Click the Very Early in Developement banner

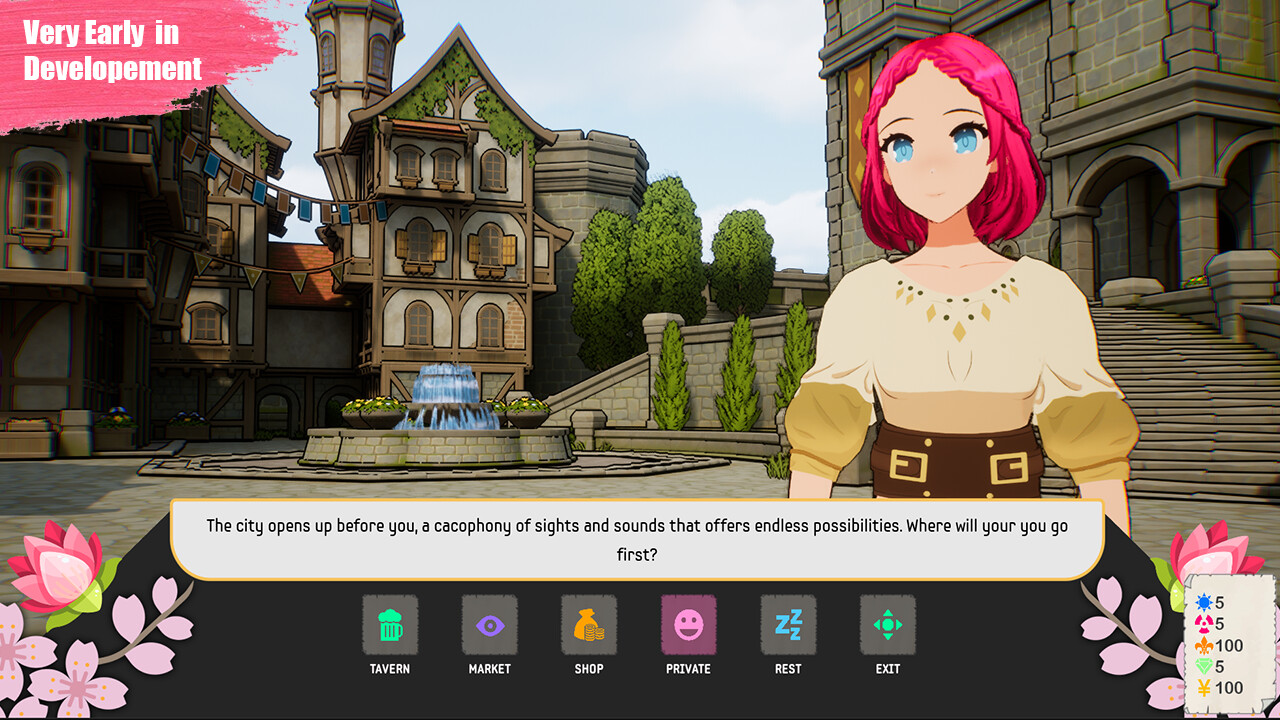click(115, 50)
